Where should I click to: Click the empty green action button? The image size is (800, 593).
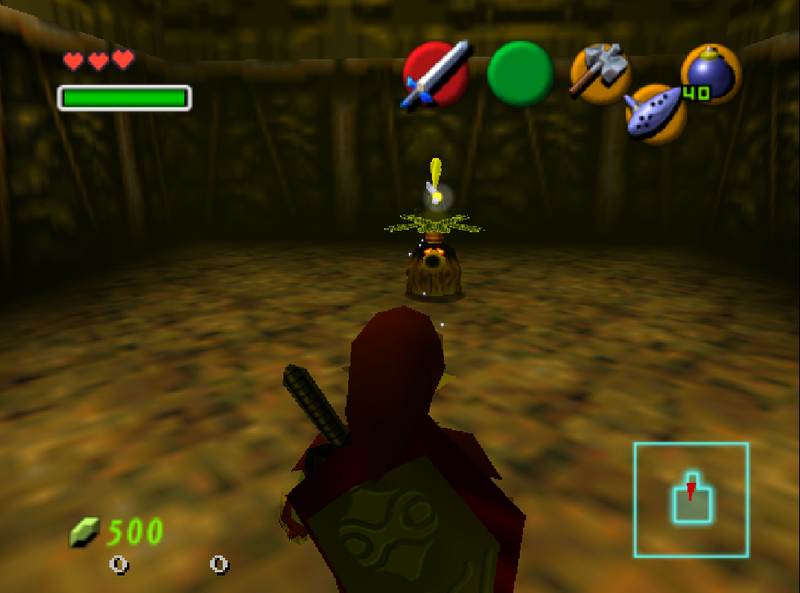[x=520, y=74]
